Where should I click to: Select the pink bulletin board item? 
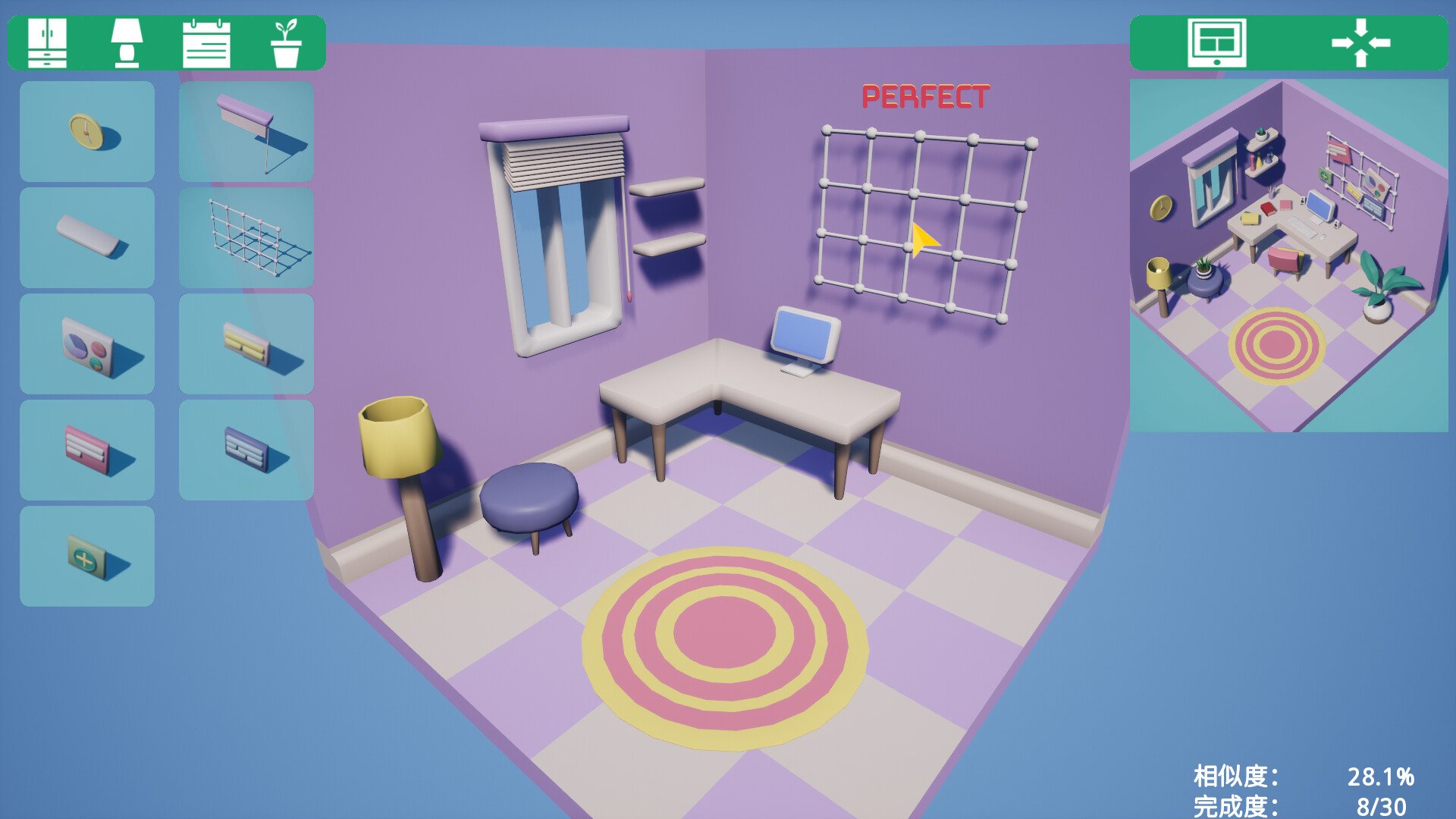pyautogui.click(x=86, y=449)
